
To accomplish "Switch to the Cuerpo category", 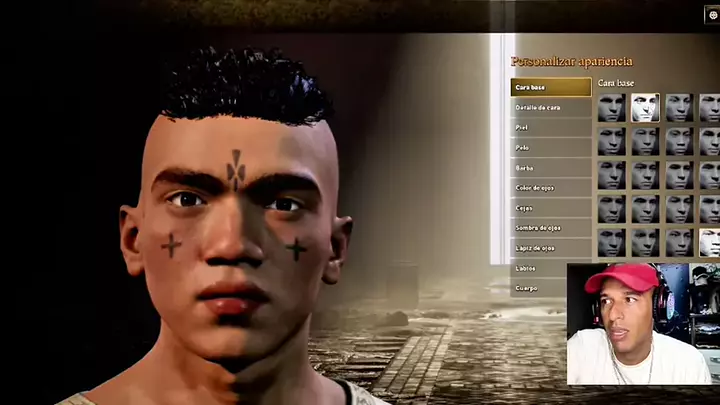I will [x=550, y=288].
